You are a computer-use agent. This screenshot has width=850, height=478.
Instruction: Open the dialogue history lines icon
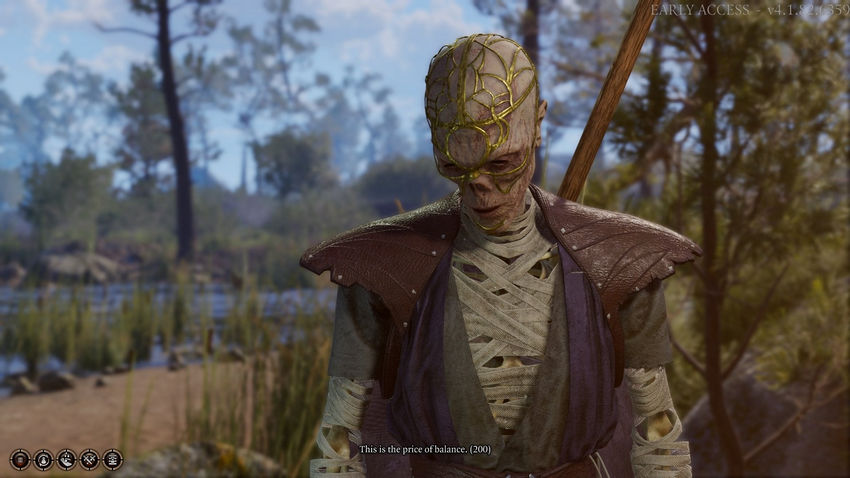tap(112, 460)
